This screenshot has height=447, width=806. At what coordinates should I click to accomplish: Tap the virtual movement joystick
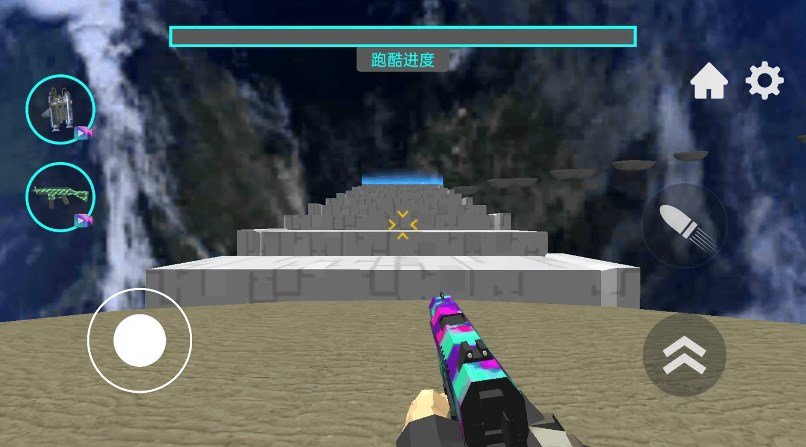coord(139,340)
